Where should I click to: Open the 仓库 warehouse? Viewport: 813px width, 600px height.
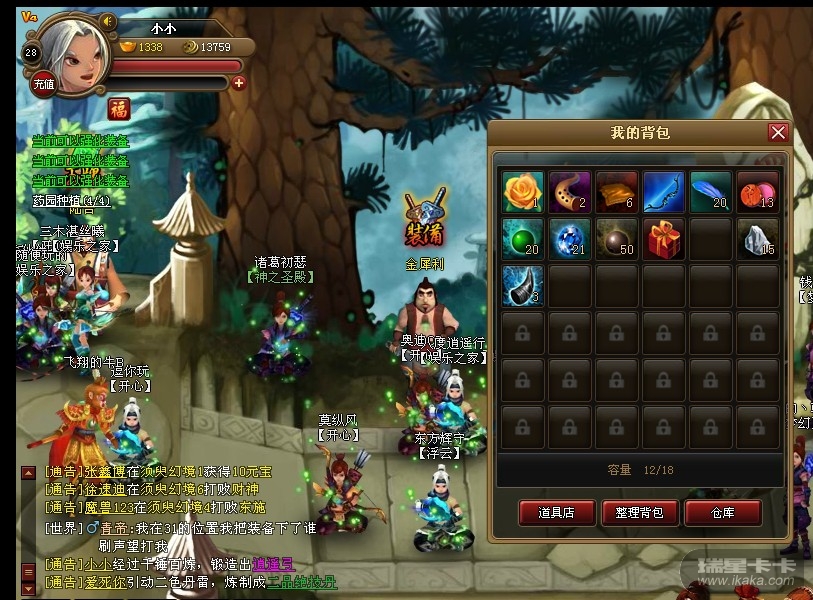[x=723, y=513]
